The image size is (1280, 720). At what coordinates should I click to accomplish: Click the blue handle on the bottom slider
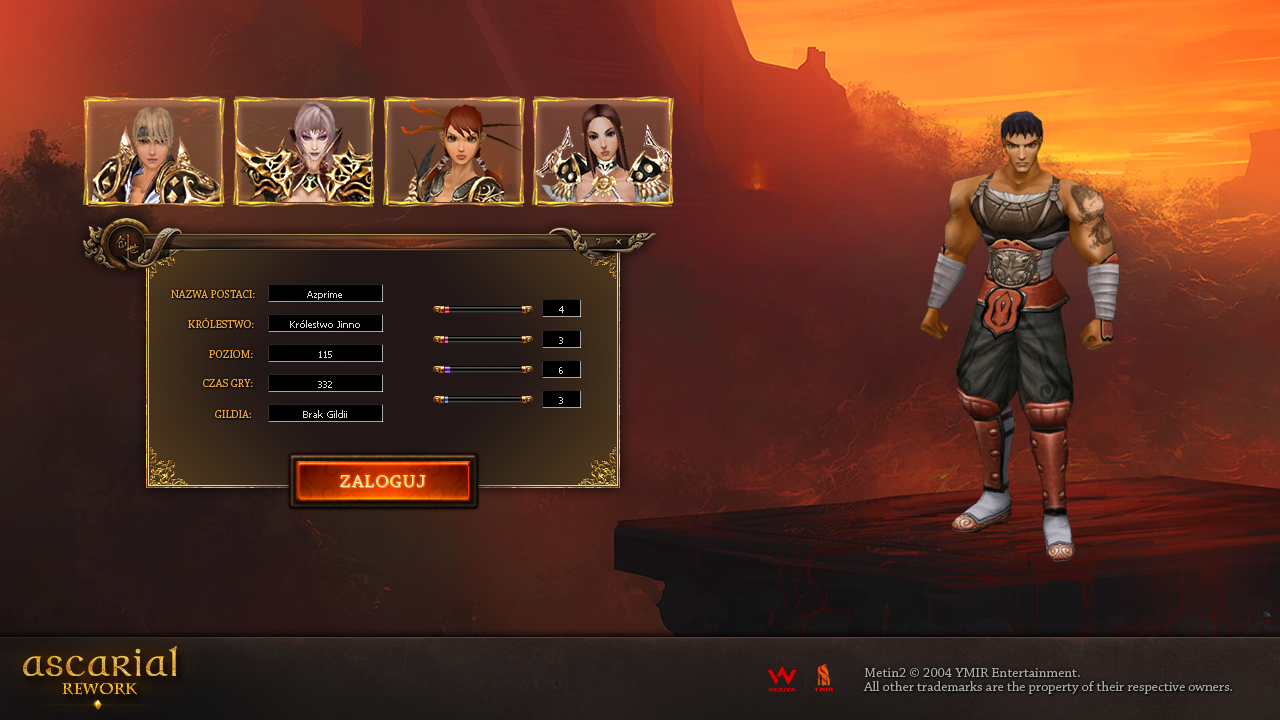tap(446, 398)
